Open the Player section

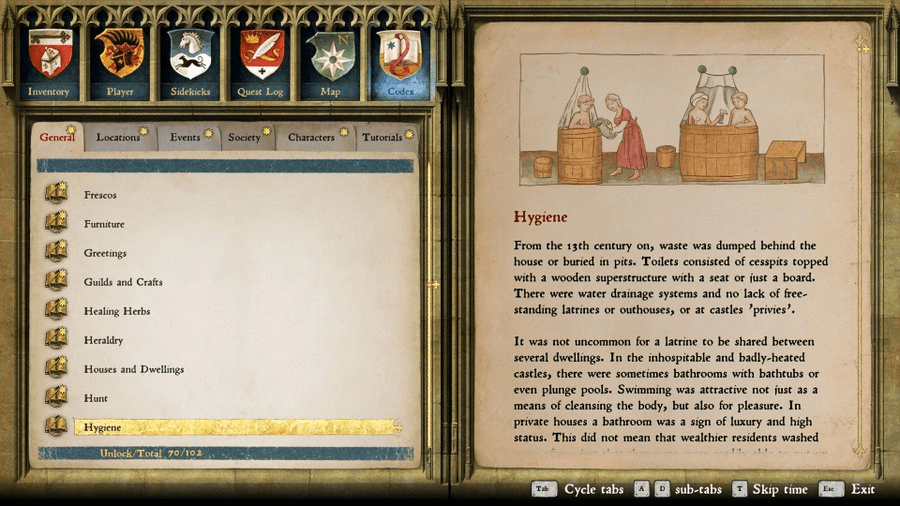pyautogui.click(x=120, y=59)
